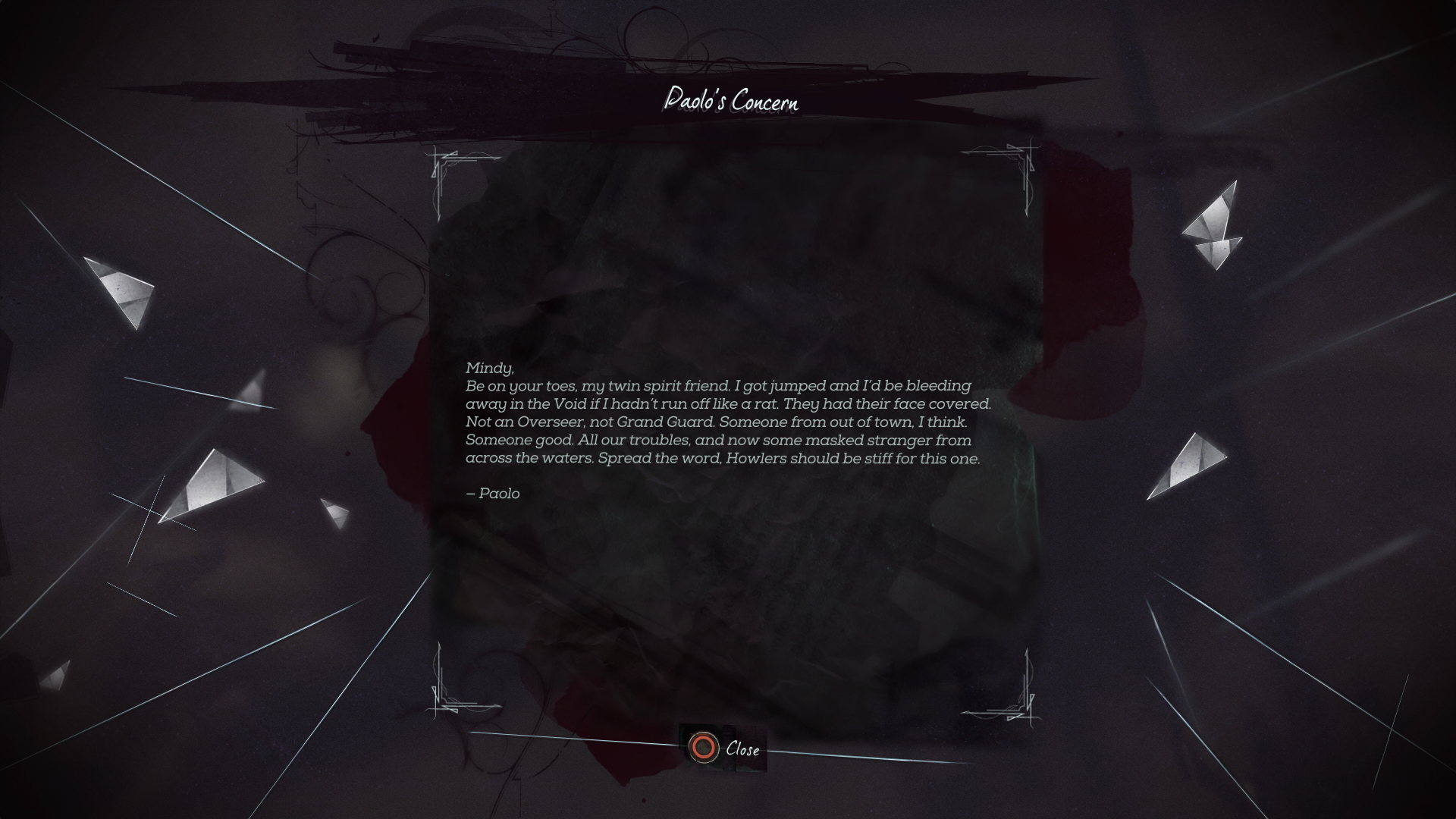Viewport: 1456px width, 819px height.
Task: Close the Paolo's Concern note
Action: click(720, 750)
